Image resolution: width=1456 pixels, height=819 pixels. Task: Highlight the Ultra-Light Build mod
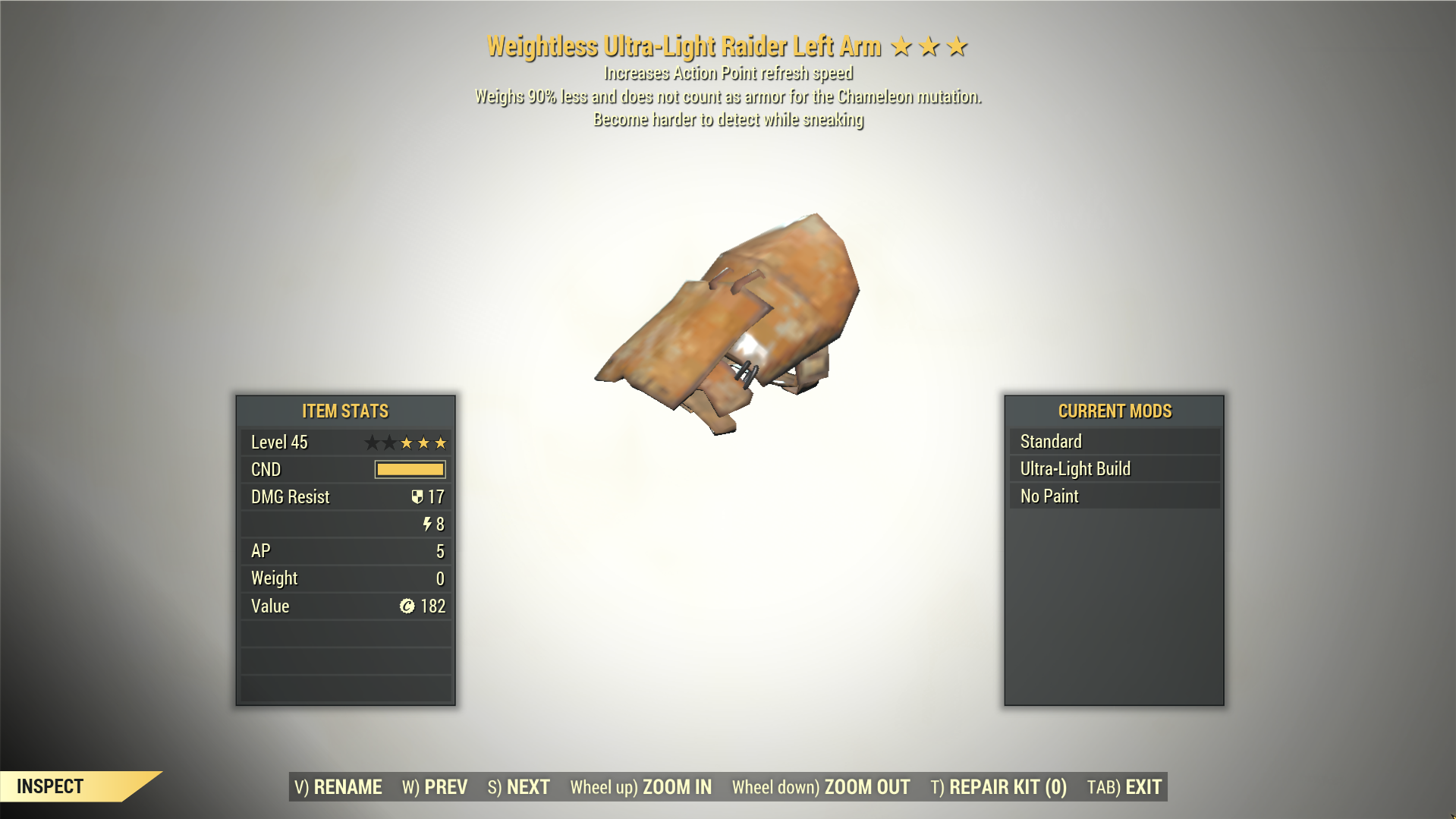pos(1114,469)
